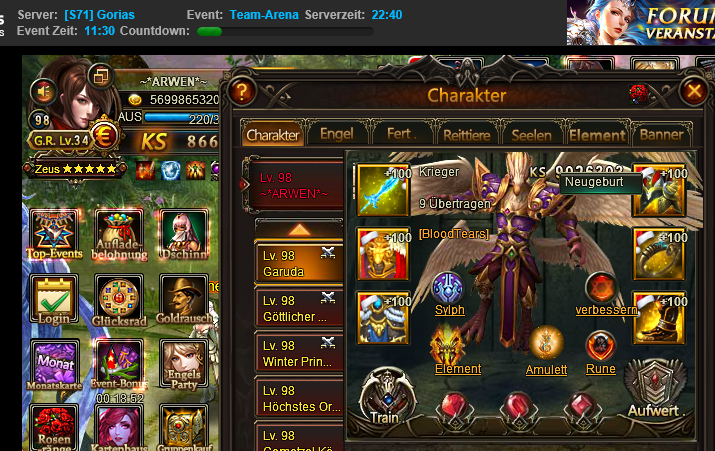Open the Train button
The image size is (715, 451).
coord(386,395)
